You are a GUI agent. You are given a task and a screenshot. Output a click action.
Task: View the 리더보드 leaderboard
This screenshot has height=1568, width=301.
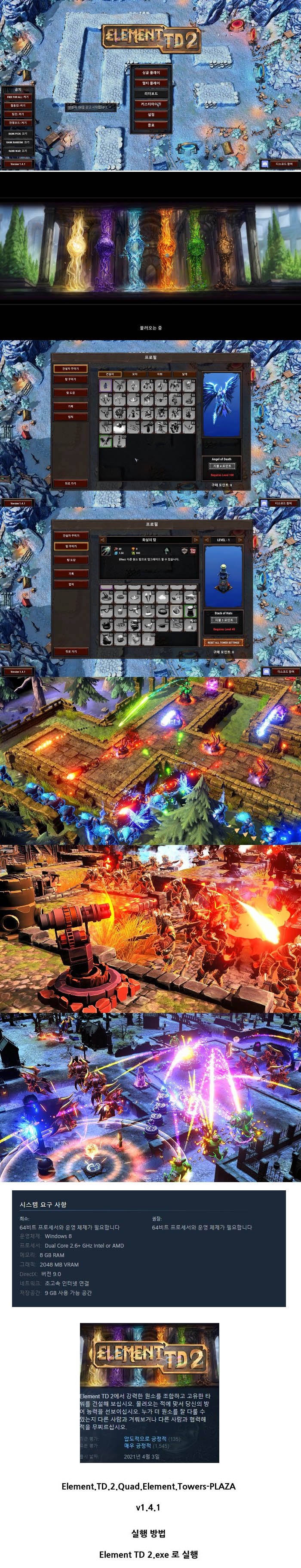click(x=151, y=94)
